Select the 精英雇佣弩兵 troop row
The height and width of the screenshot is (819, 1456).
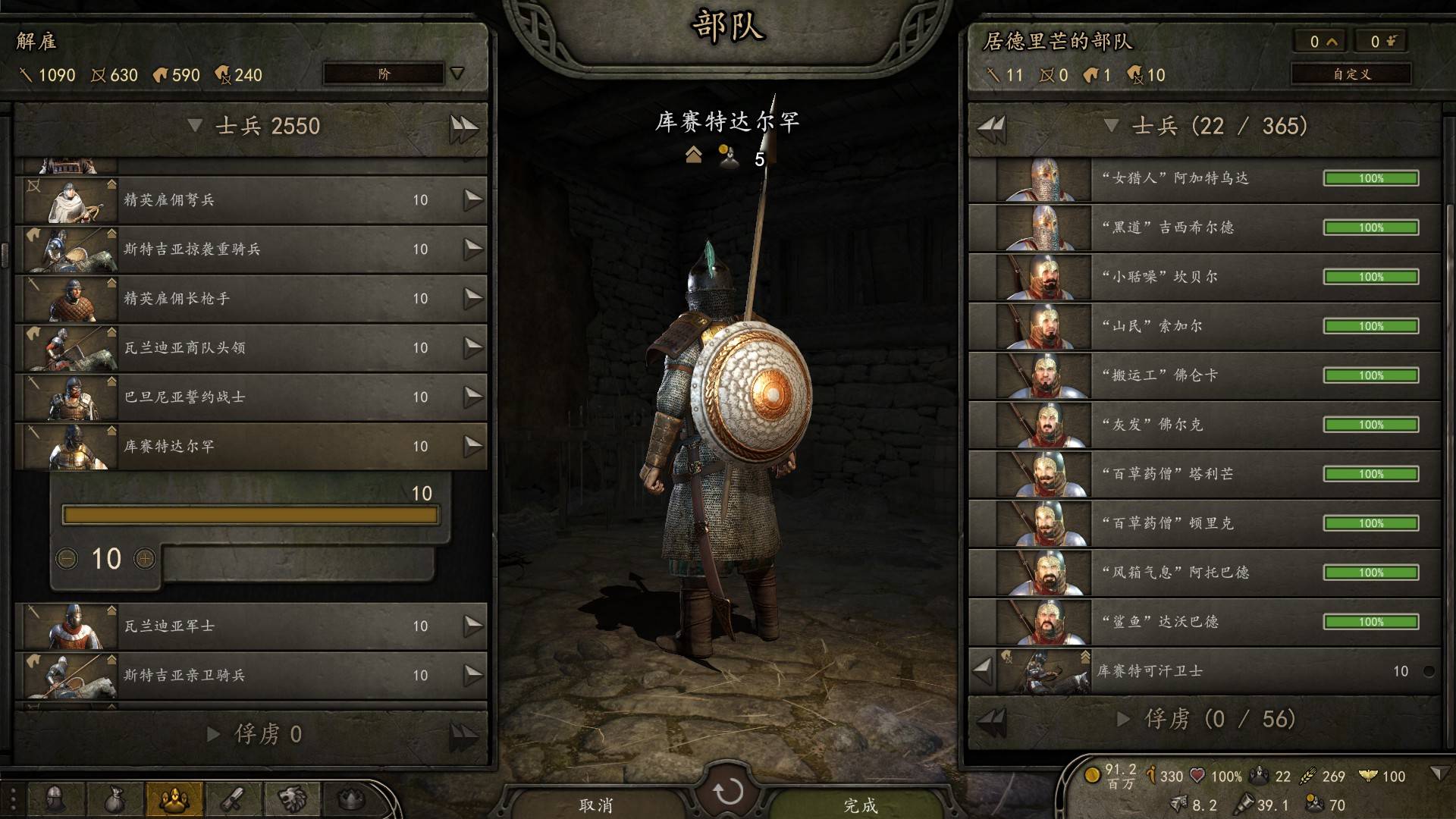(250, 200)
